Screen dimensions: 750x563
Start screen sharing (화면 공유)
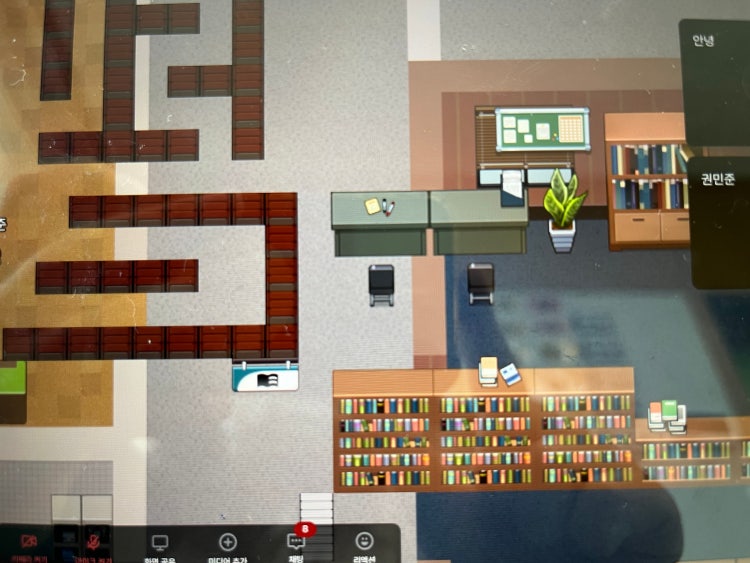(159, 544)
